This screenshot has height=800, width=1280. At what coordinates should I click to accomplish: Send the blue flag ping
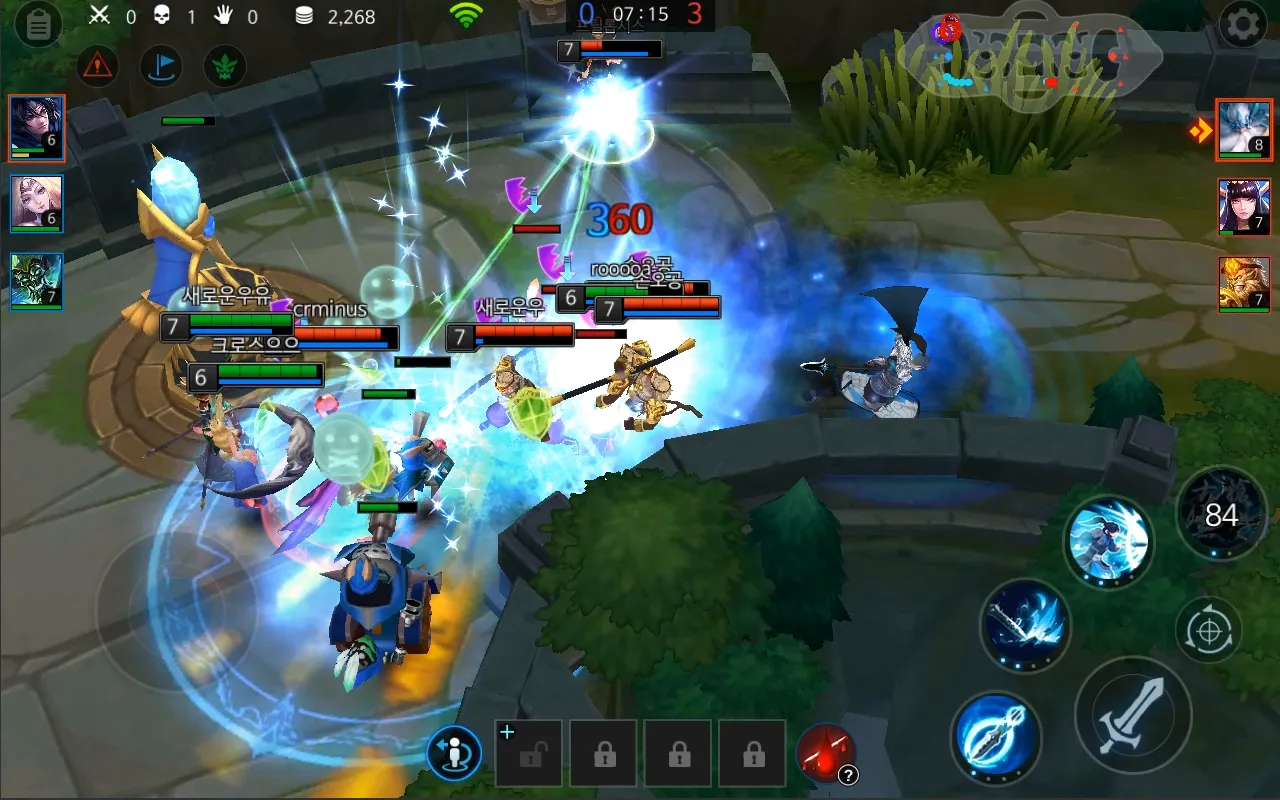(160, 67)
